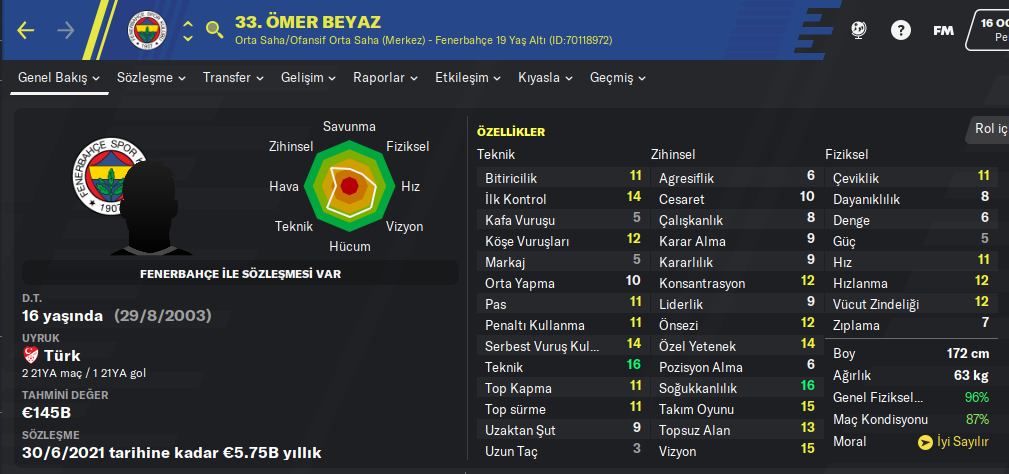Open the magnifying glass search
Viewport: 1009px width, 474px height.
pyautogui.click(x=214, y=30)
